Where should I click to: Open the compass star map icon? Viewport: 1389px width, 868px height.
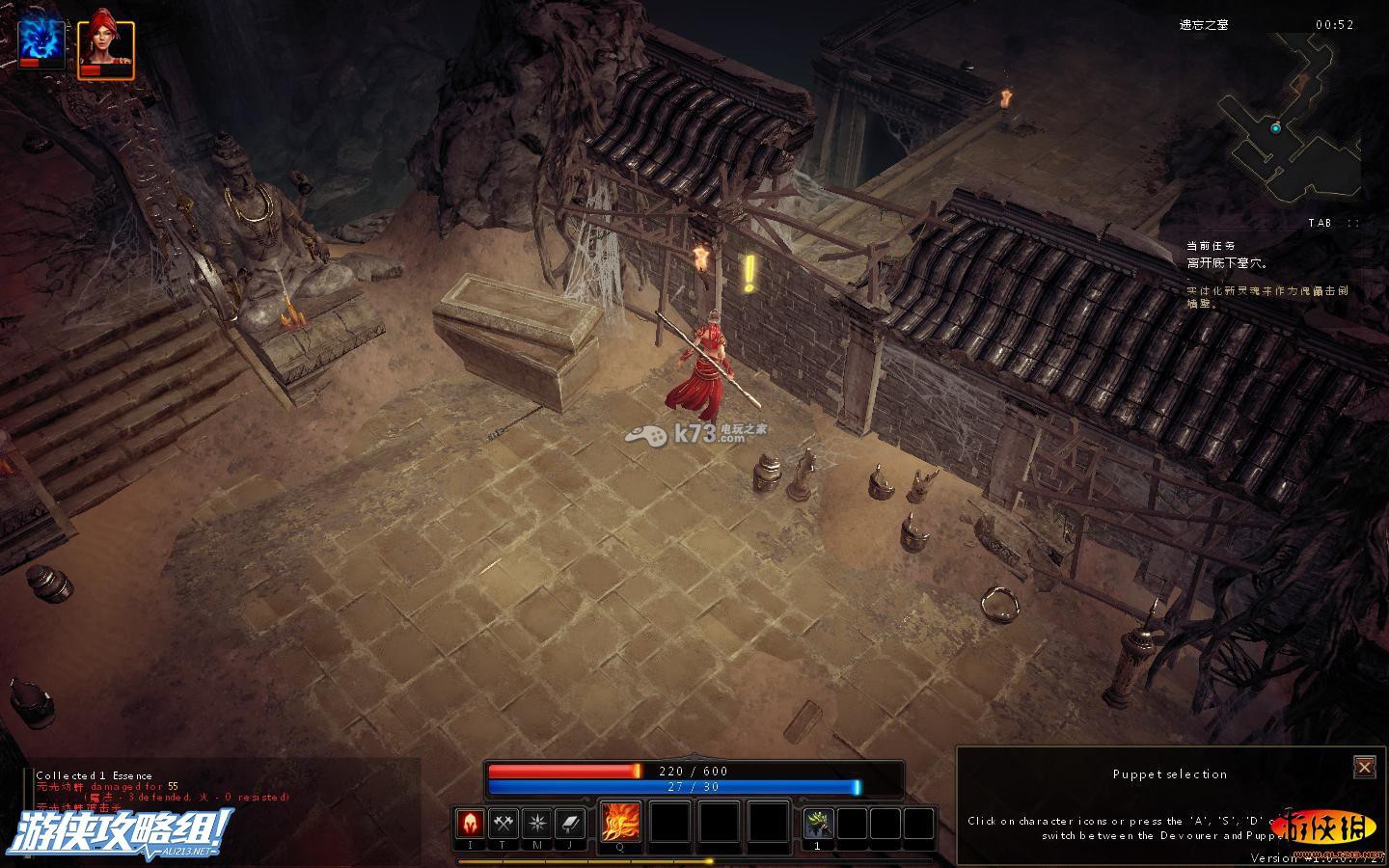coord(536,824)
